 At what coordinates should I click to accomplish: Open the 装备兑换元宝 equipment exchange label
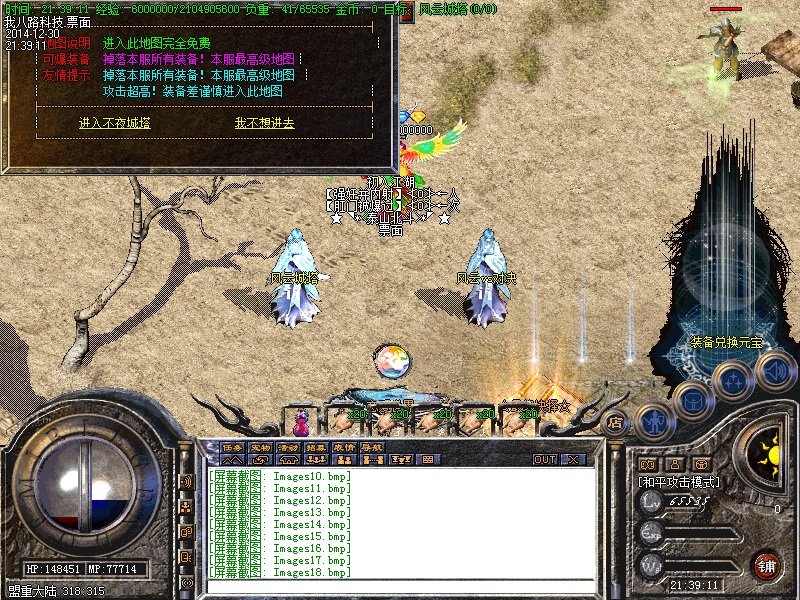tap(726, 342)
